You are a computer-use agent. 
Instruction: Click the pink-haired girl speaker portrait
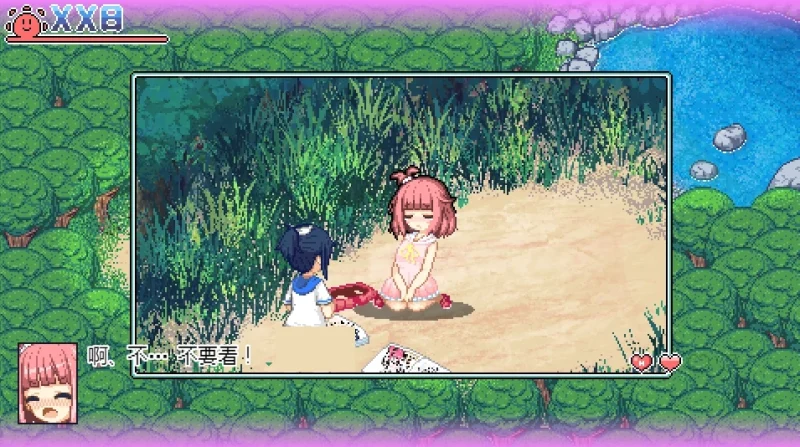47,383
